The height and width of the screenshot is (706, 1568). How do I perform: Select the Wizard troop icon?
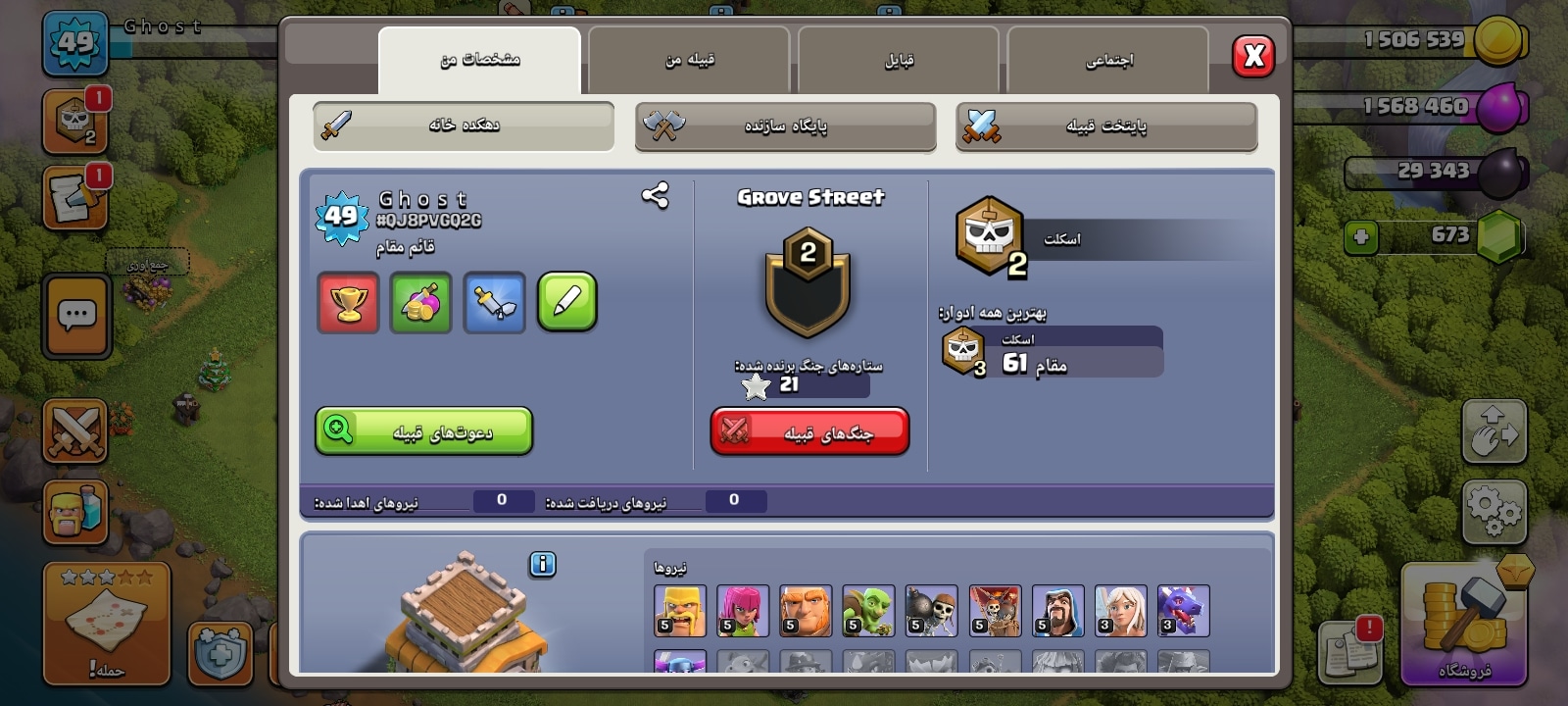coord(1057,610)
